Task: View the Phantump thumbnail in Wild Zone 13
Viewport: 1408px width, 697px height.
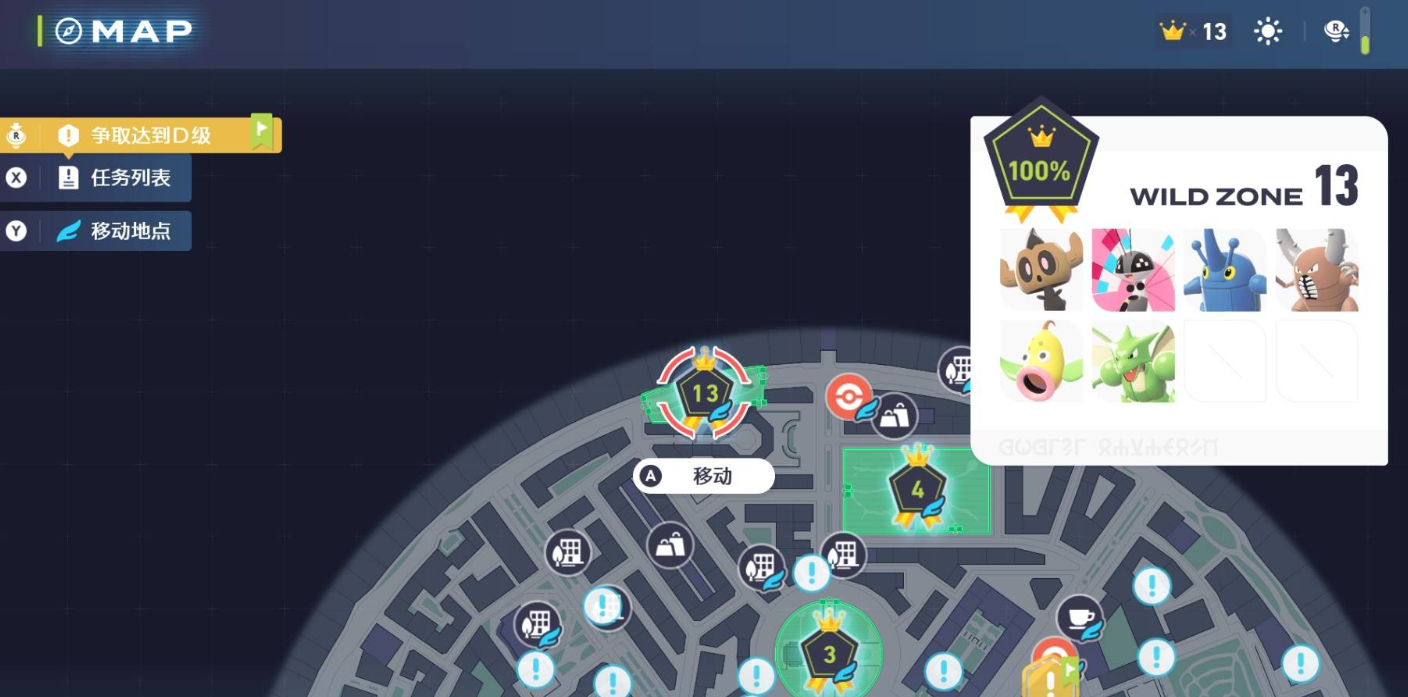Action: [x=1041, y=270]
